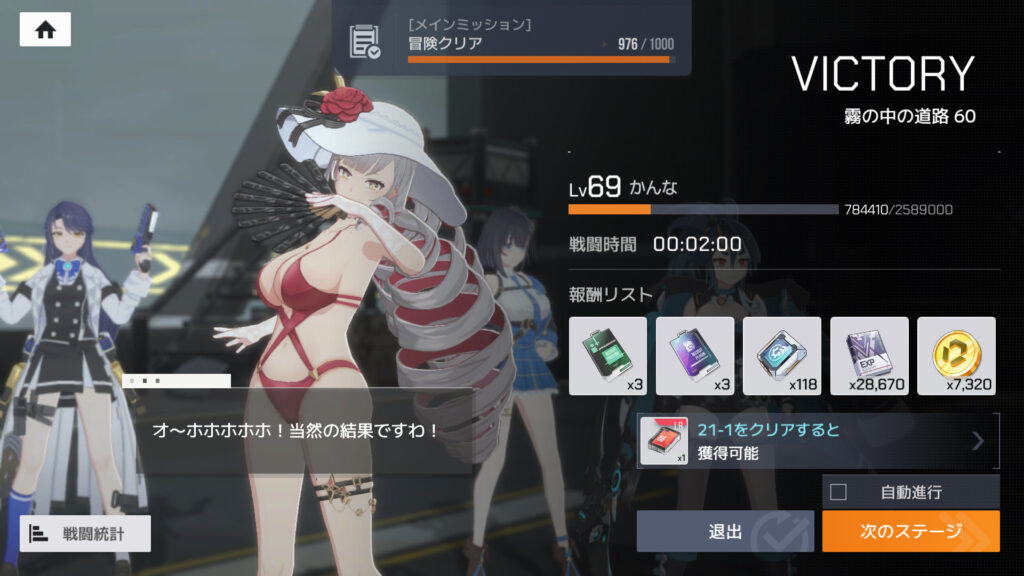Go to the home screen

(45, 29)
